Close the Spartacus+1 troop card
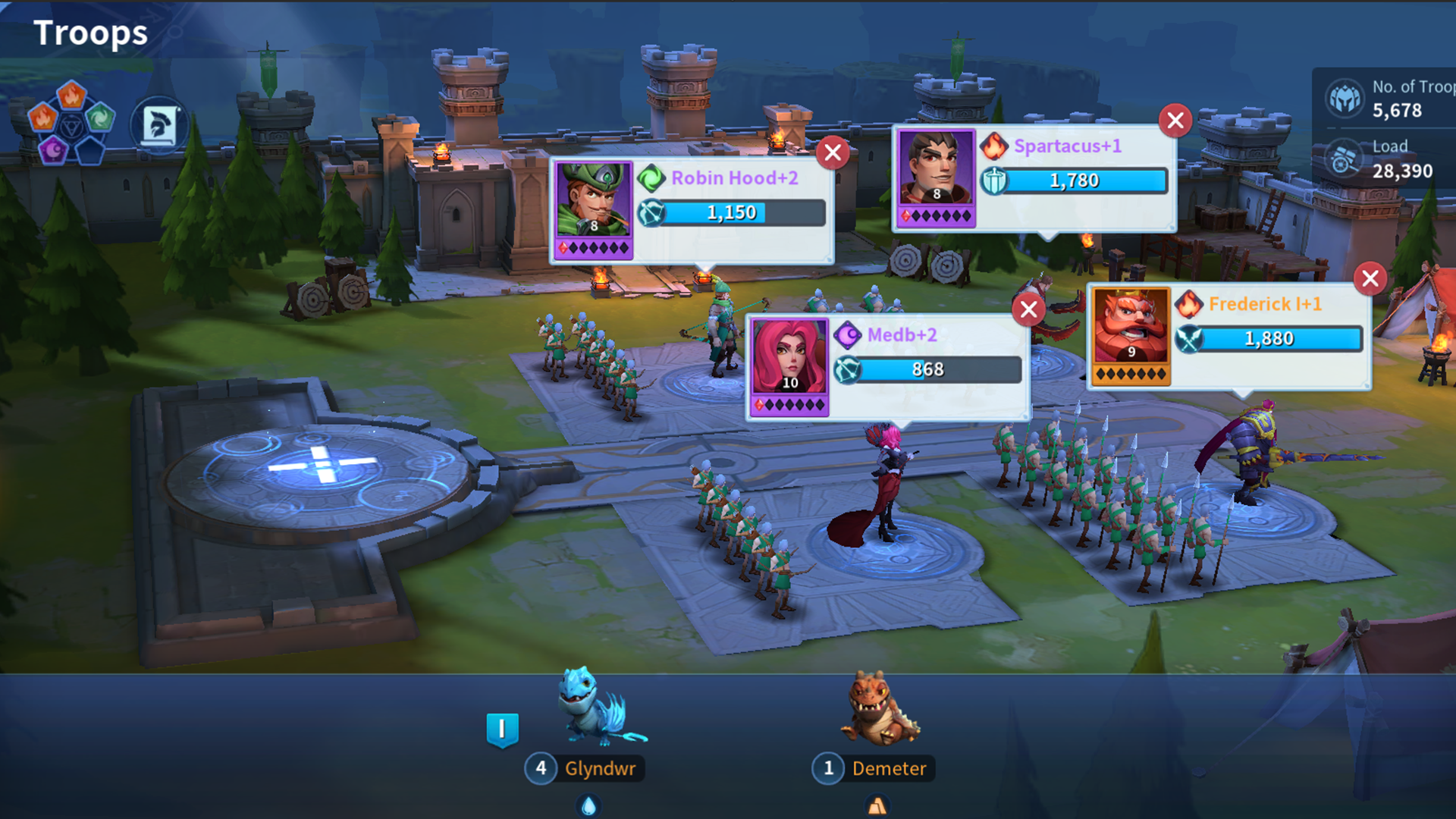The width and height of the screenshot is (1456, 819). click(1175, 121)
